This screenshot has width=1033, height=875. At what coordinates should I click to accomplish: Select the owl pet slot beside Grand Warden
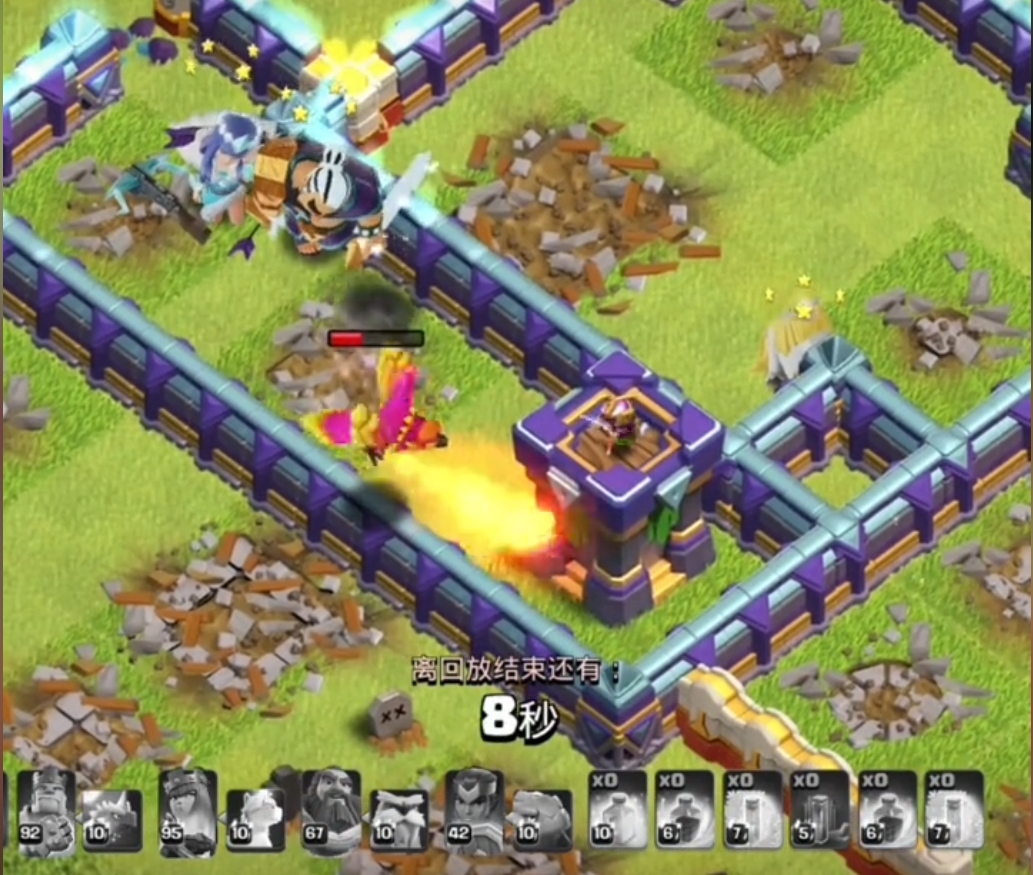[399, 820]
